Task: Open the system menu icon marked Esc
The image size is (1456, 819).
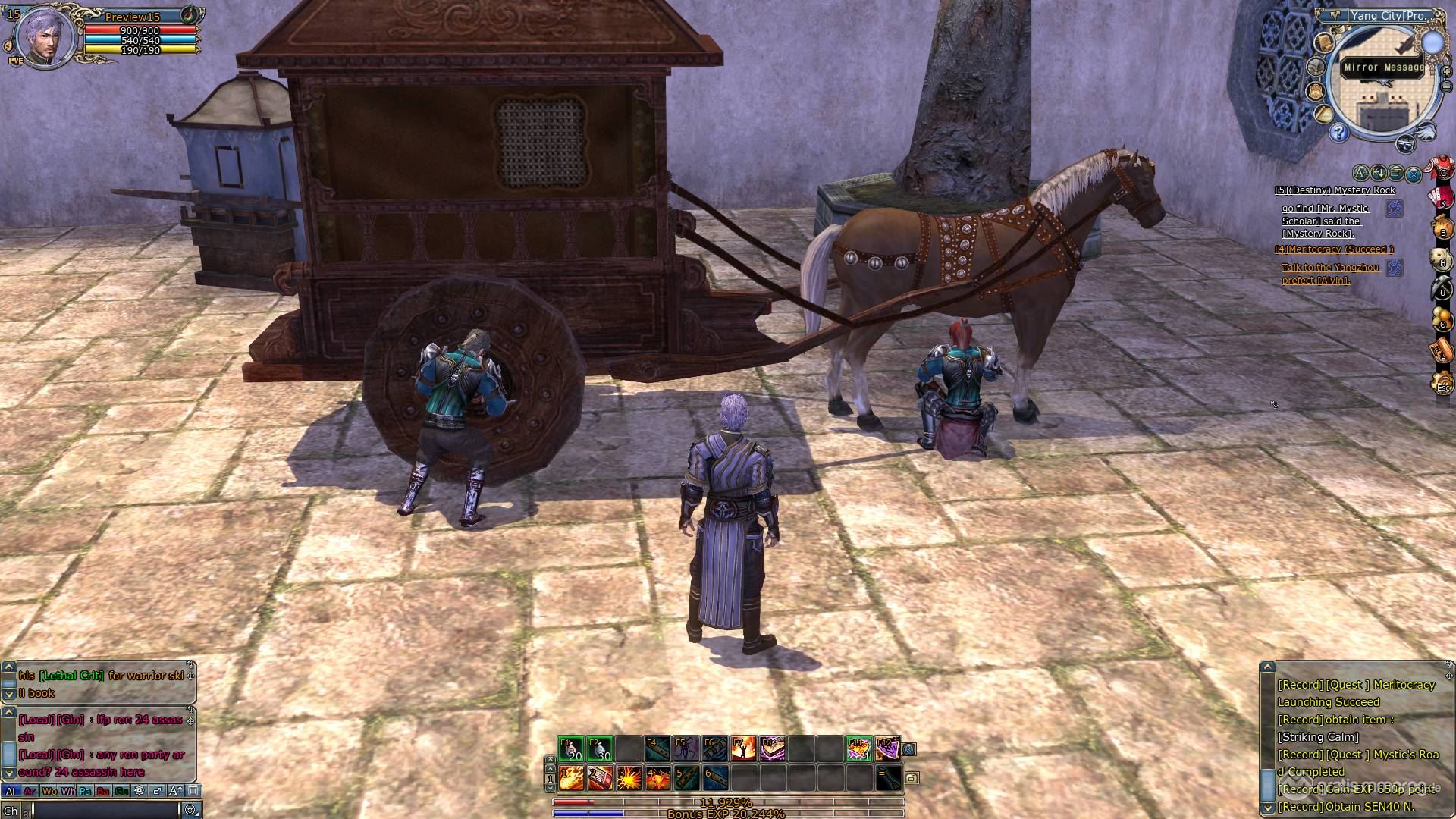Action: tap(1442, 384)
